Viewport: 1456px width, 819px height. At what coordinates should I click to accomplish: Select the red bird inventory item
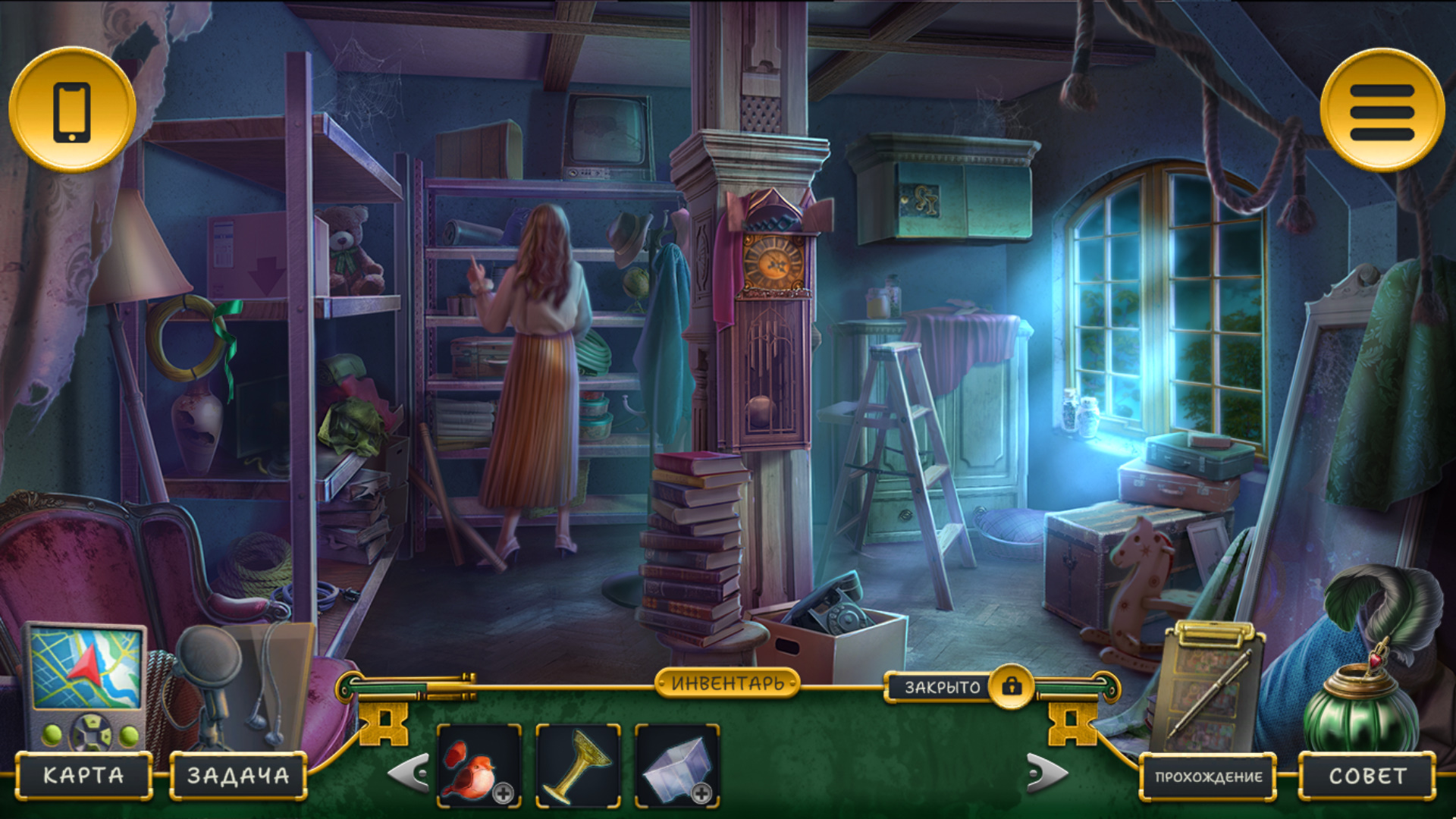[x=479, y=766]
